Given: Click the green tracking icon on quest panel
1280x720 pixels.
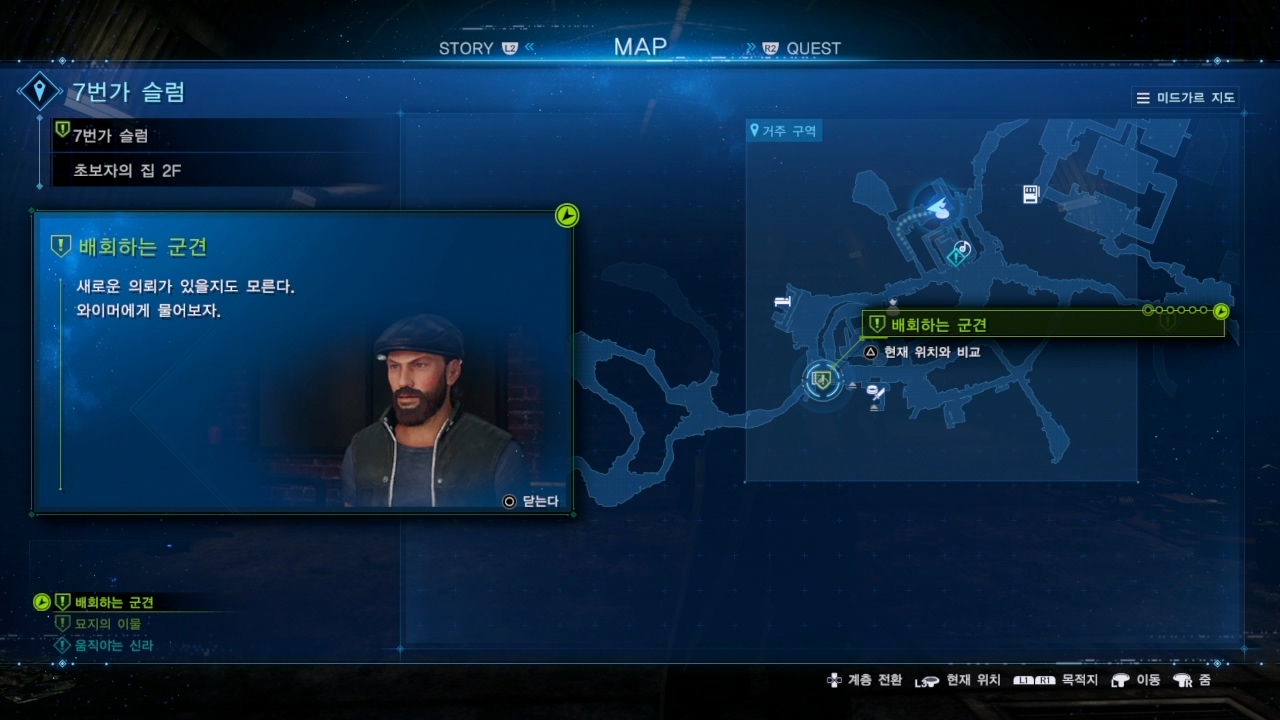Looking at the screenshot, I should [x=567, y=215].
